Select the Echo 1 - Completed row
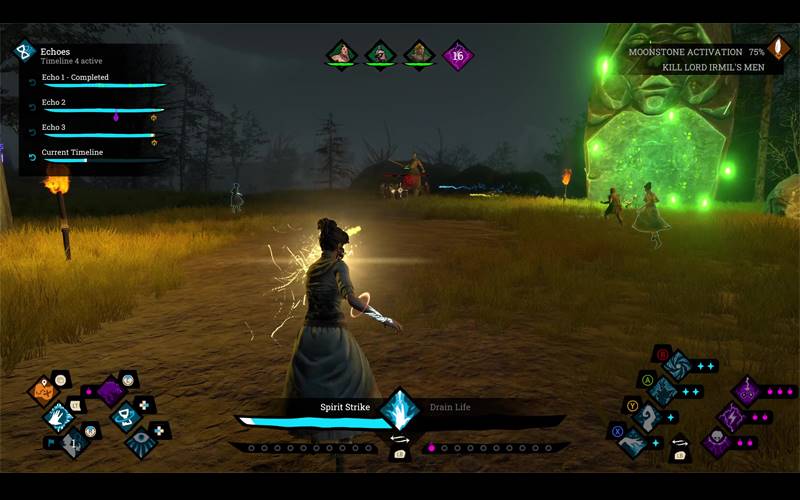 click(x=98, y=80)
